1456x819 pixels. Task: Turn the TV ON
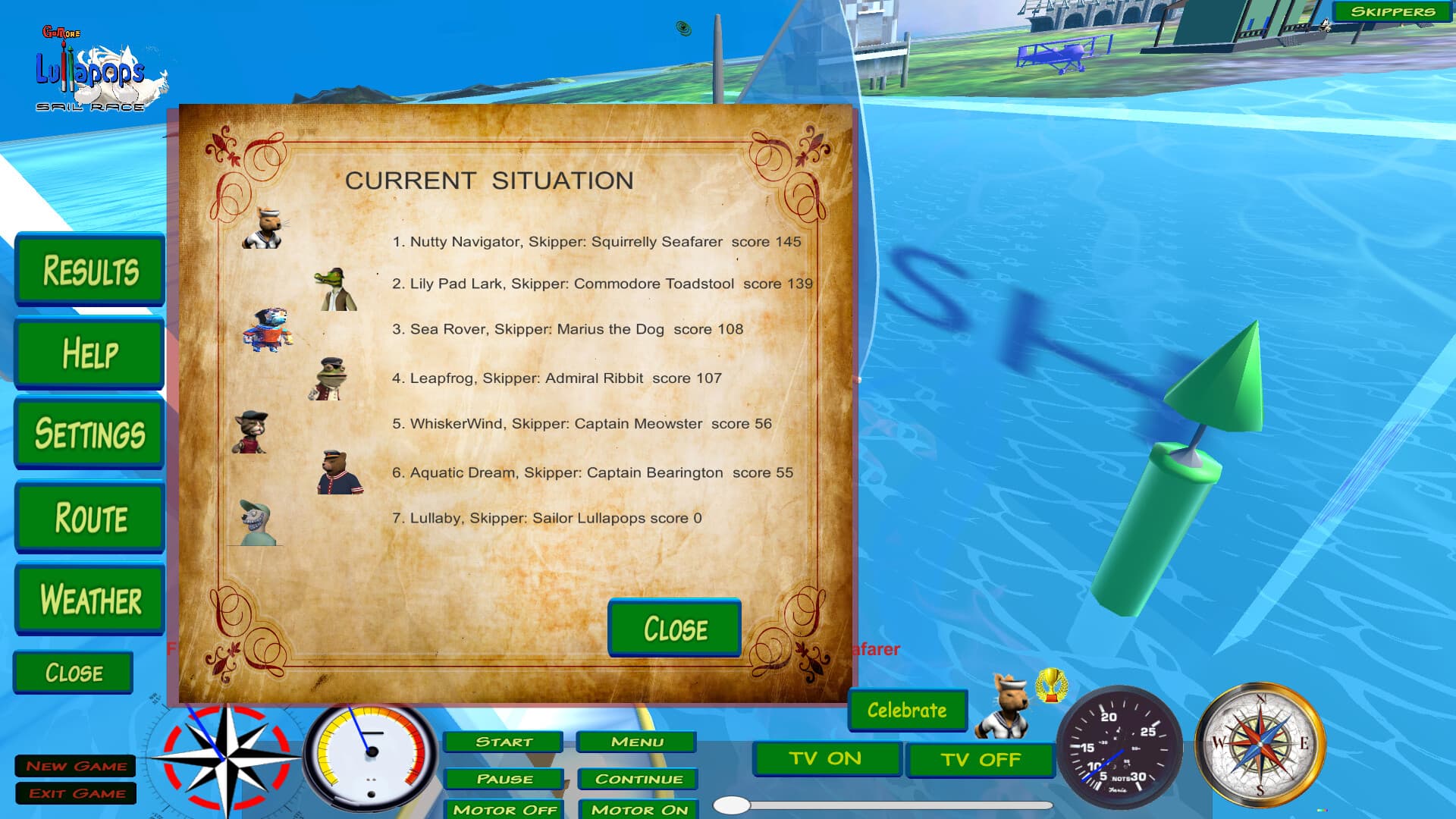click(826, 758)
